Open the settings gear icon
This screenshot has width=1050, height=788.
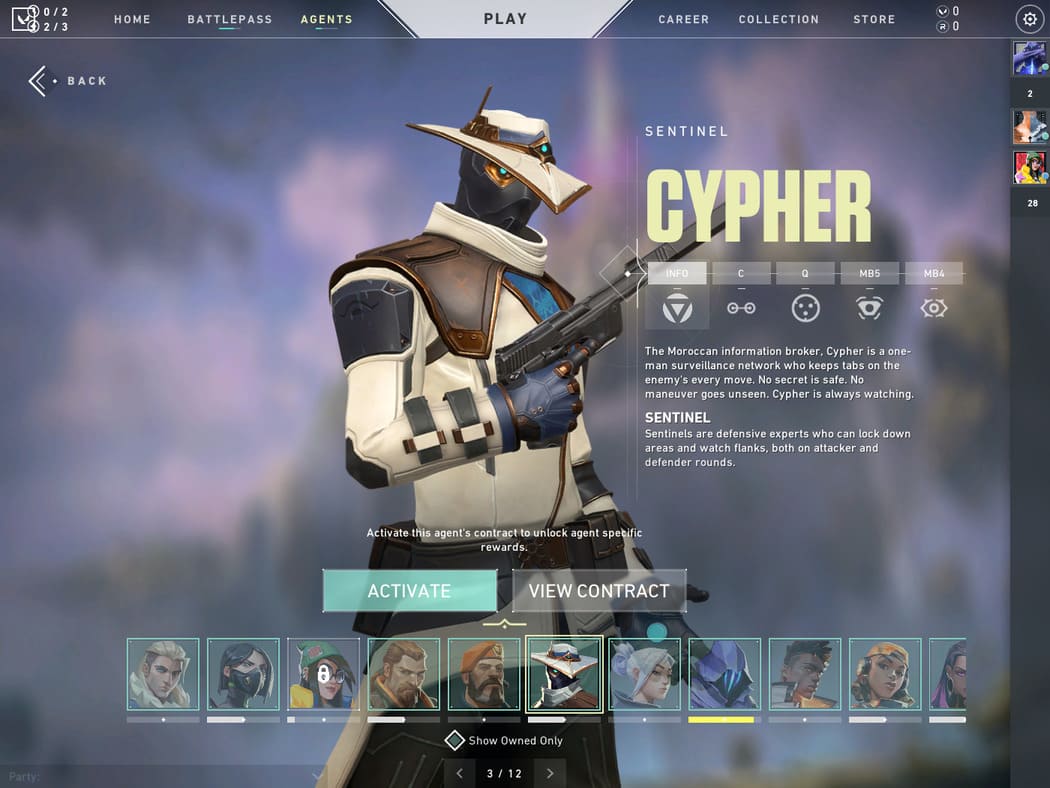1029,19
